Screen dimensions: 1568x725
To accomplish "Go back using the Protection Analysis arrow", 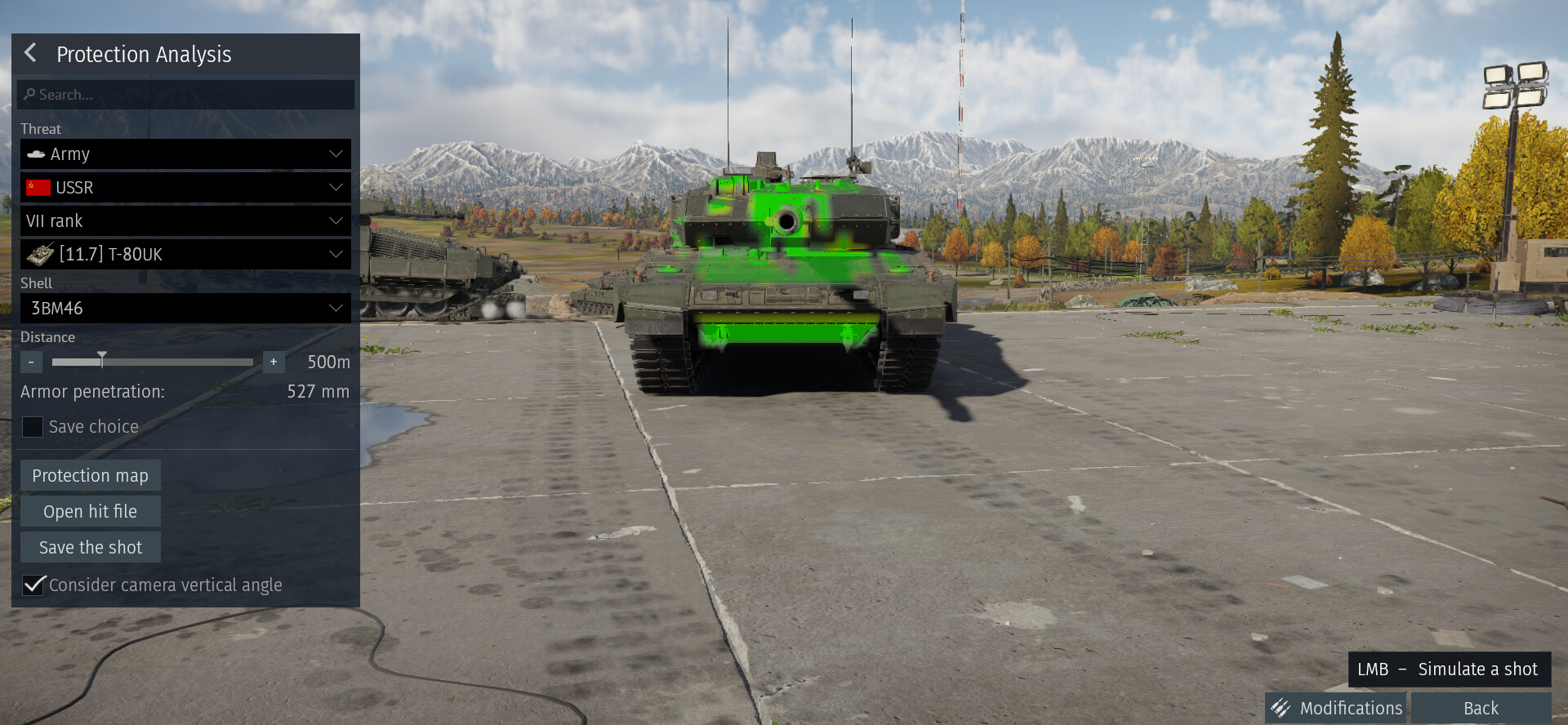I will coord(31,53).
